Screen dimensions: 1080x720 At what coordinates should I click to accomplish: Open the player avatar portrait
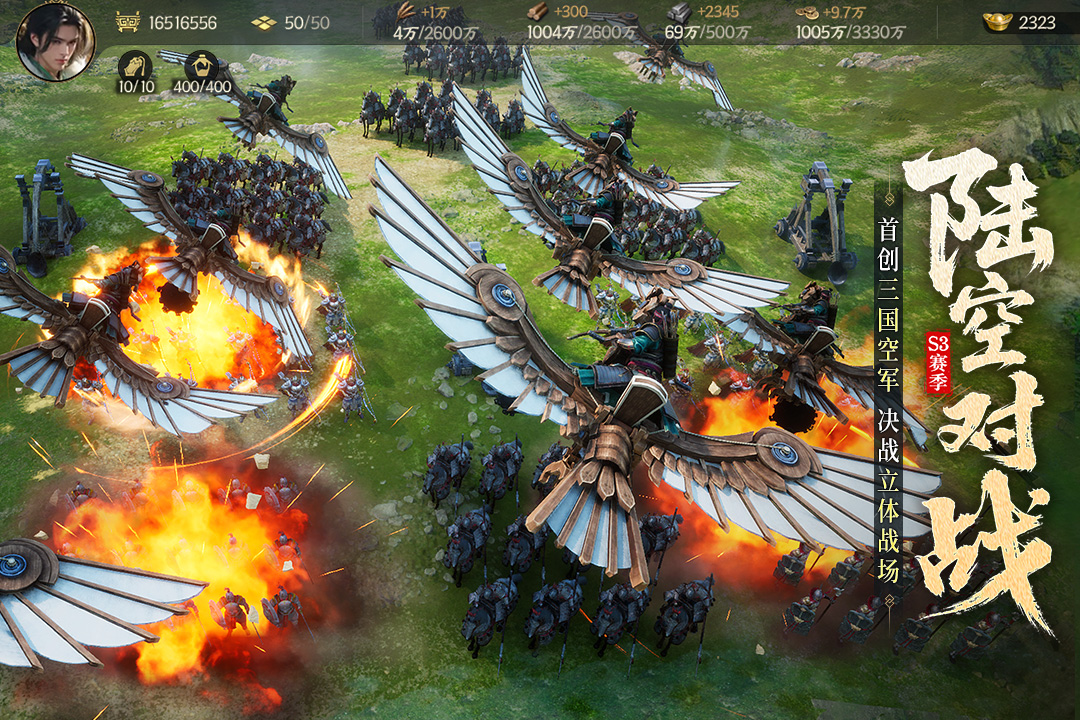pyautogui.click(x=55, y=41)
